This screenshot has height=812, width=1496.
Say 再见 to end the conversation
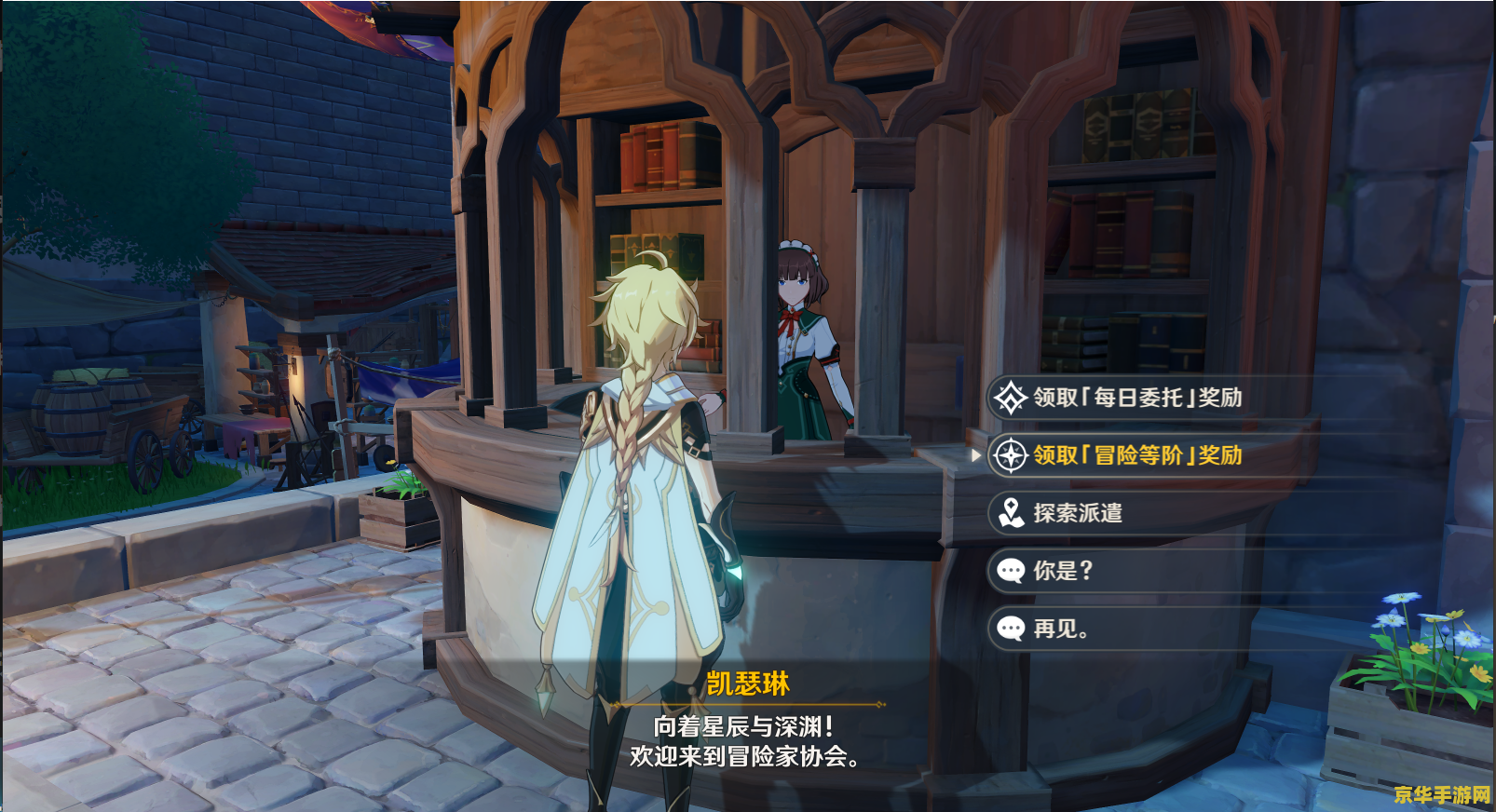click(x=1060, y=629)
